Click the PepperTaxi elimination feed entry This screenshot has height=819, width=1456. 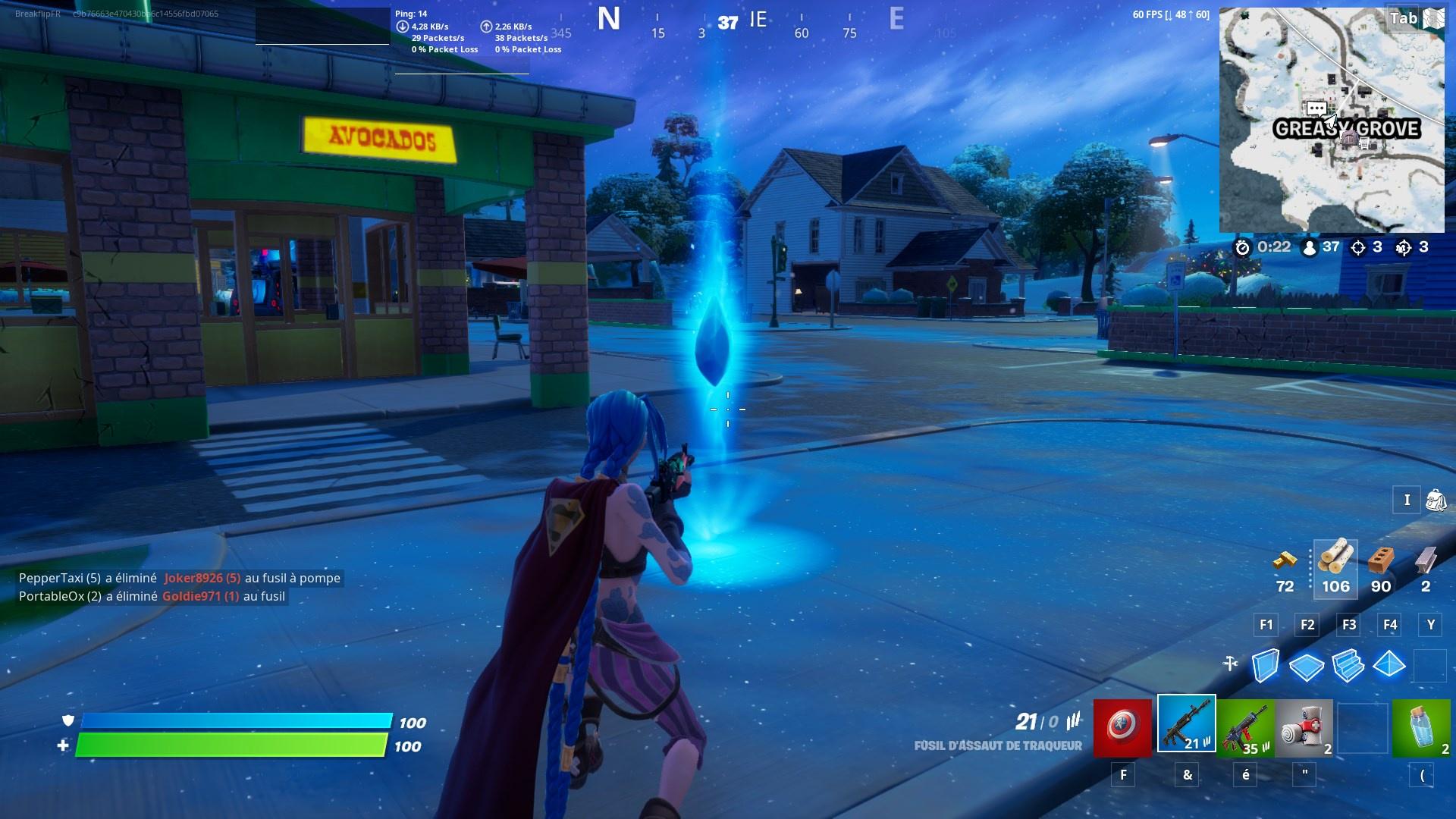point(178,577)
